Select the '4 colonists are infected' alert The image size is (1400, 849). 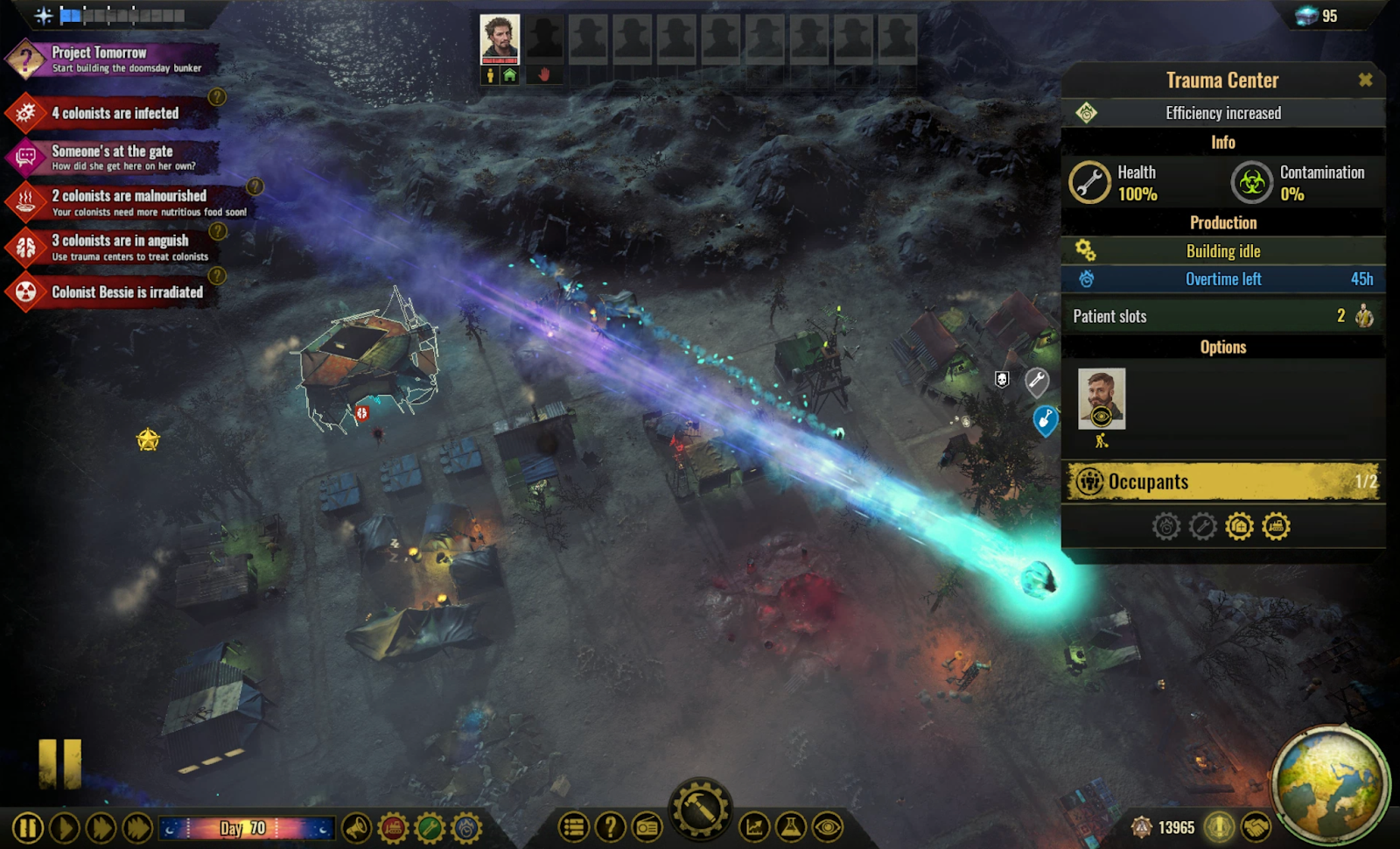(x=114, y=113)
